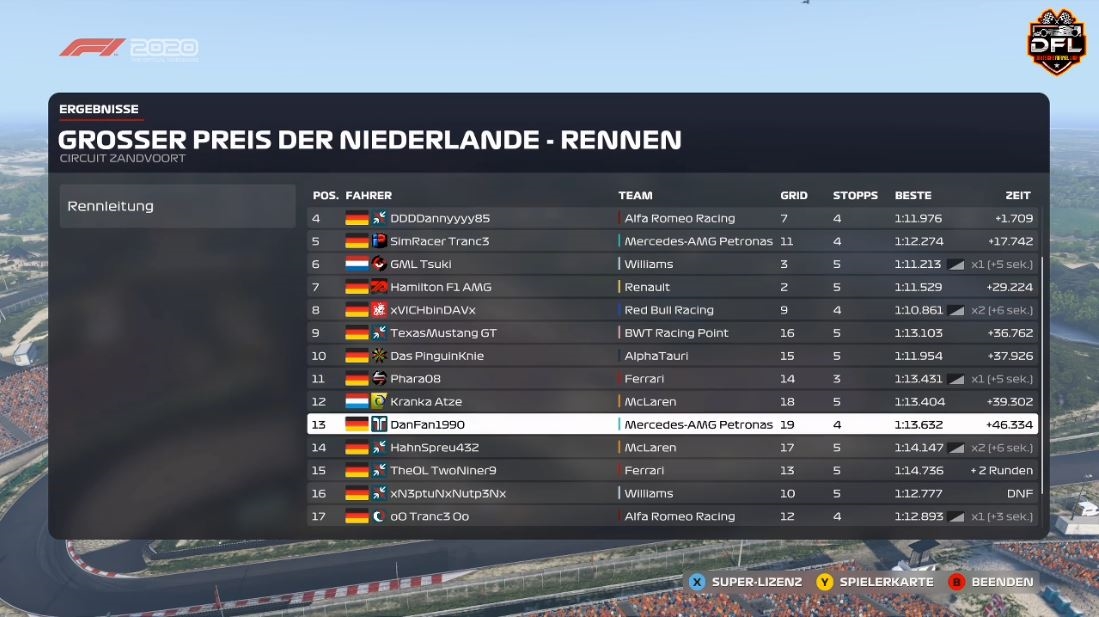The image size is (1099, 617).
Task: Open the Super-Lizenz option
Action: 745,582
